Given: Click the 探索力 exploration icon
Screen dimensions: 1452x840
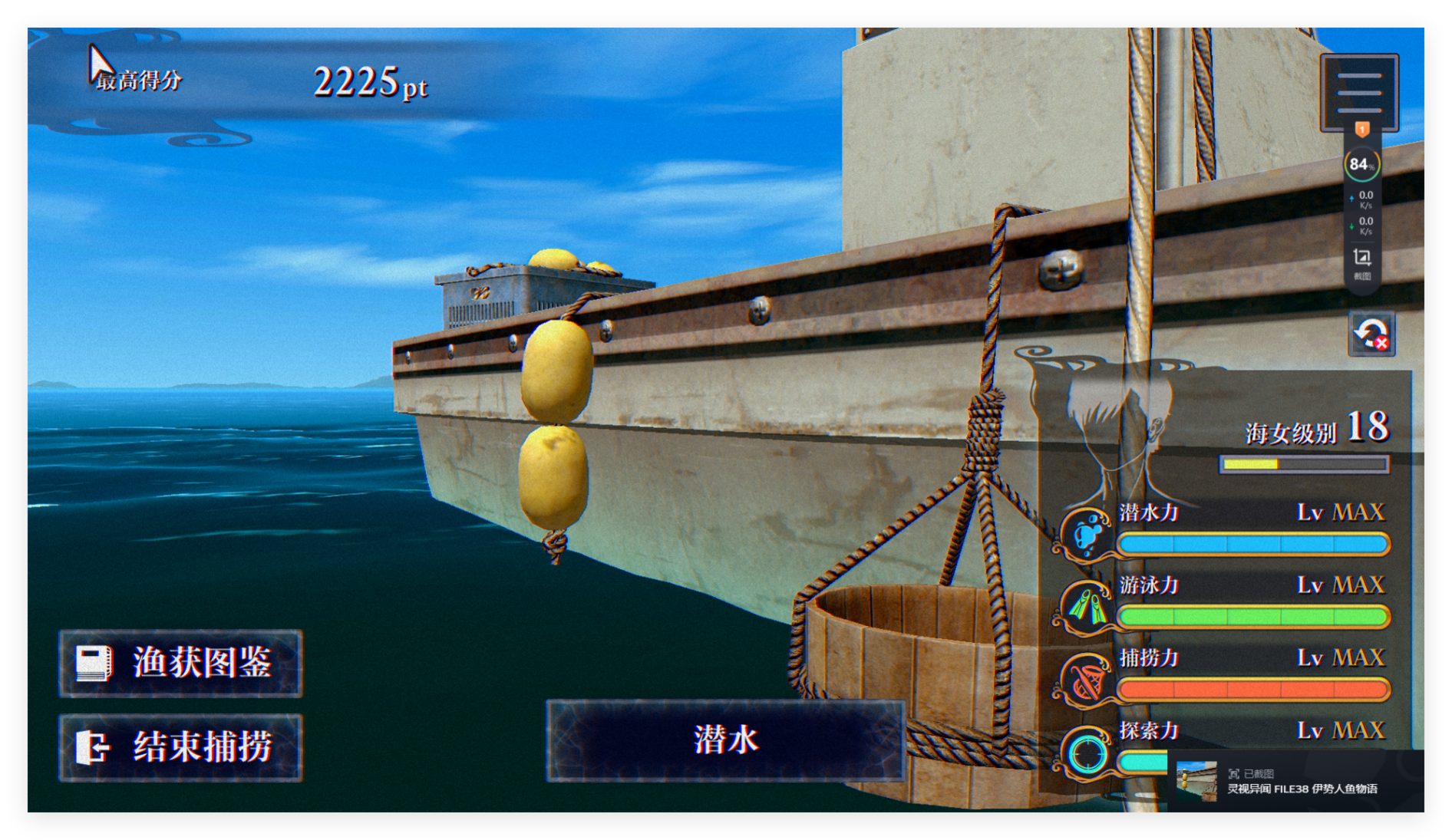Looking at the screenshot, I should [1086, 753].
